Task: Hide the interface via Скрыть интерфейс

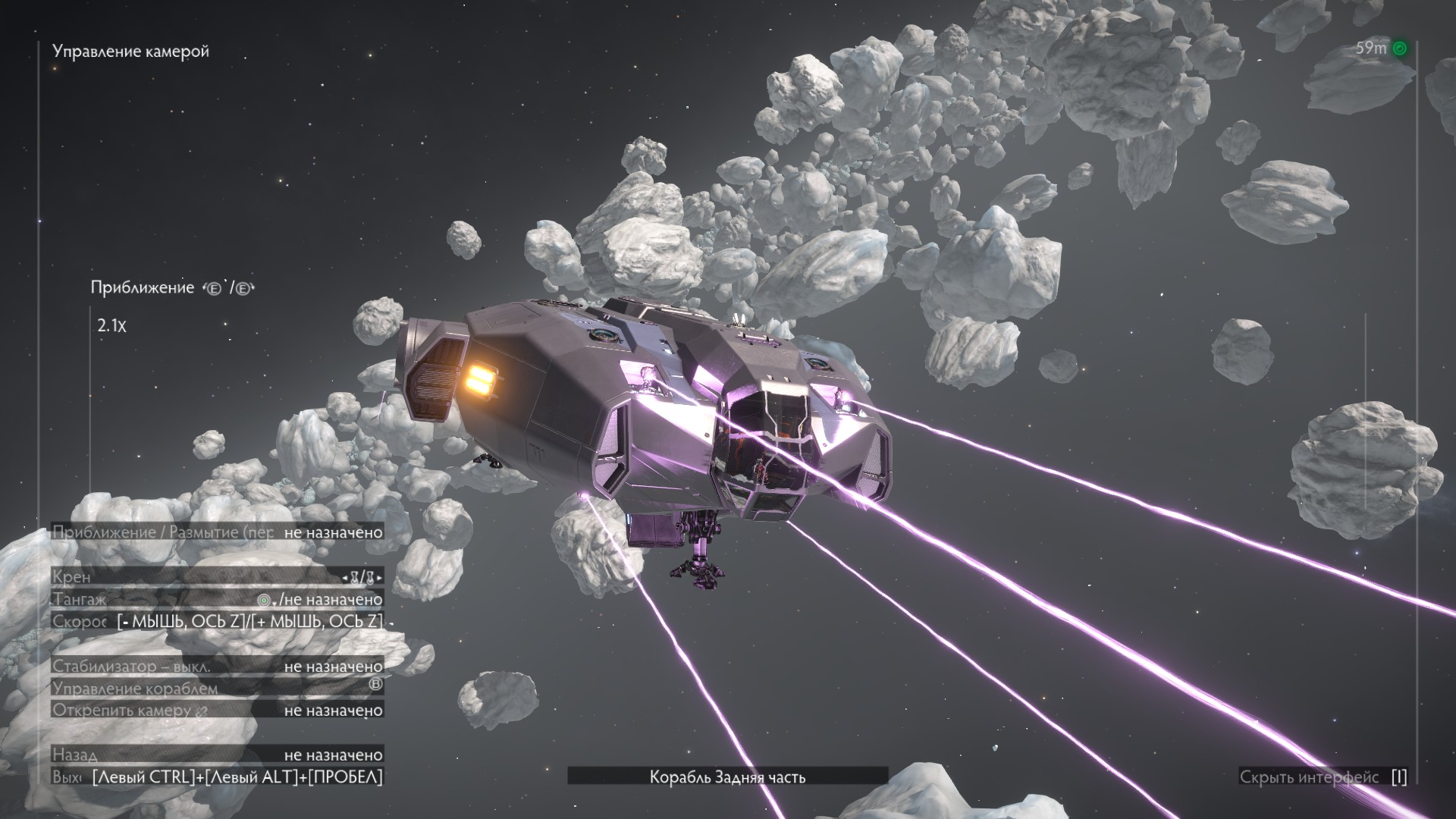Action: tap(1323, 777)
